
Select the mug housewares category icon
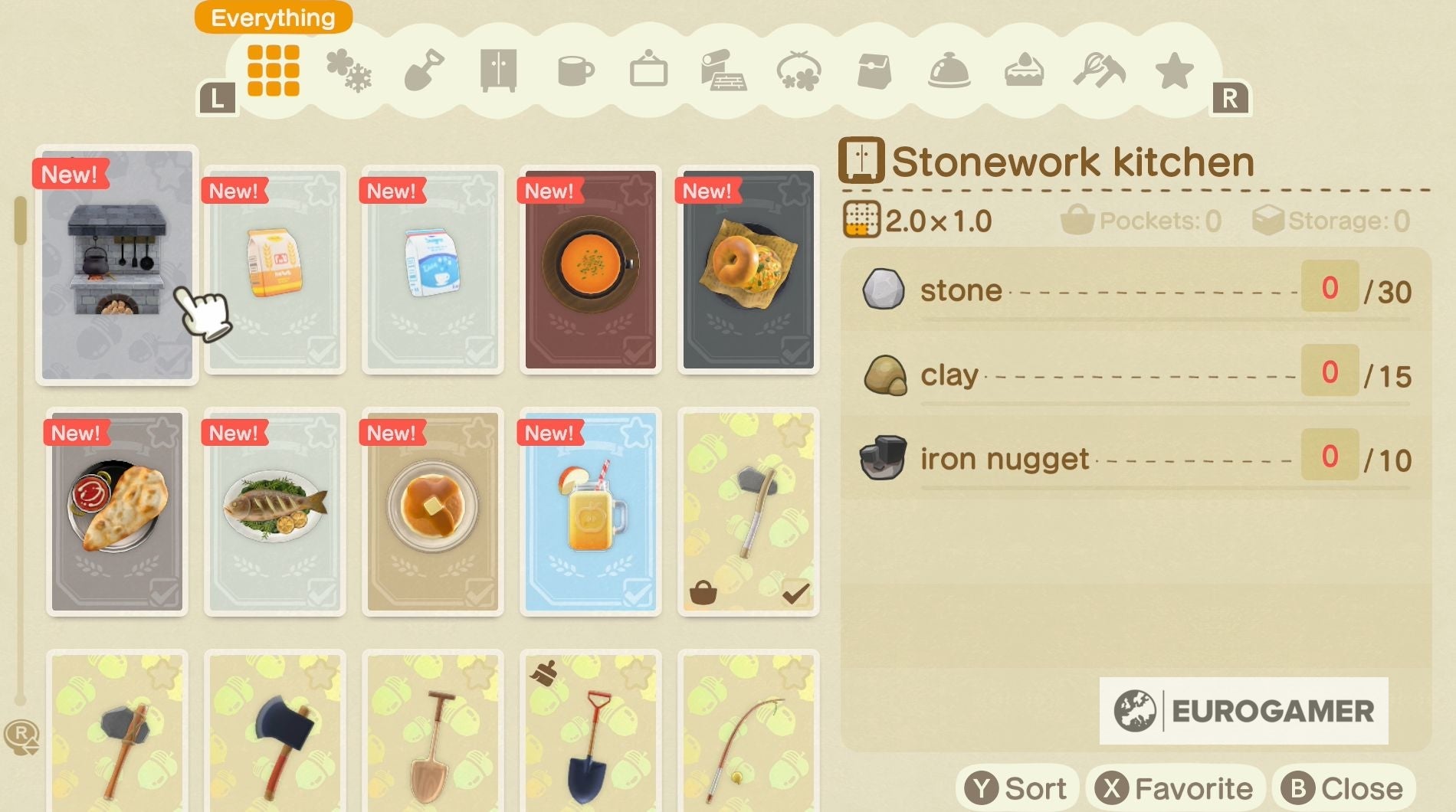coord(575,70)
